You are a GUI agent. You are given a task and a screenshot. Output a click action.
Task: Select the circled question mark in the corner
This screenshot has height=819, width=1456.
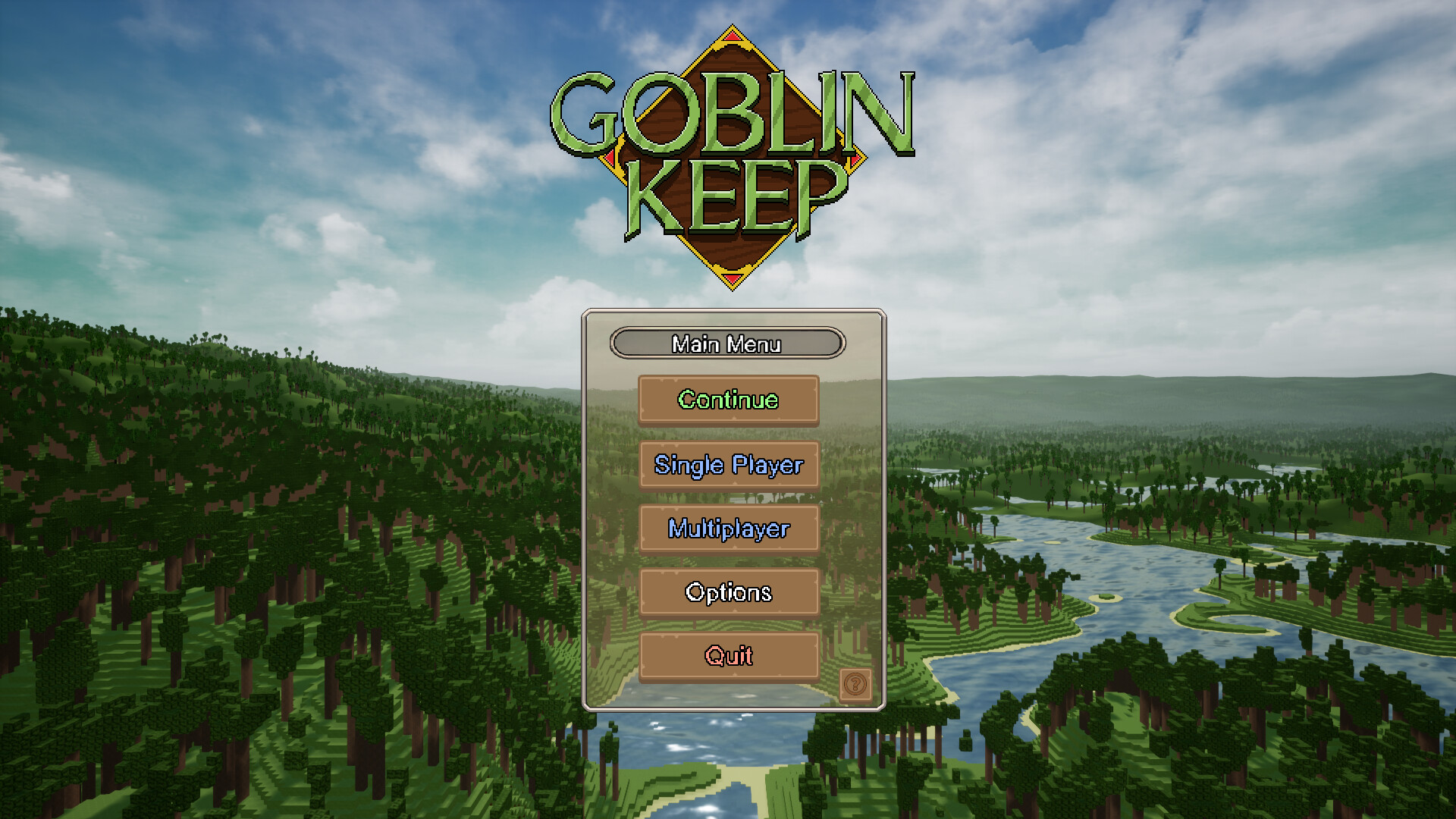click(856, 685)
